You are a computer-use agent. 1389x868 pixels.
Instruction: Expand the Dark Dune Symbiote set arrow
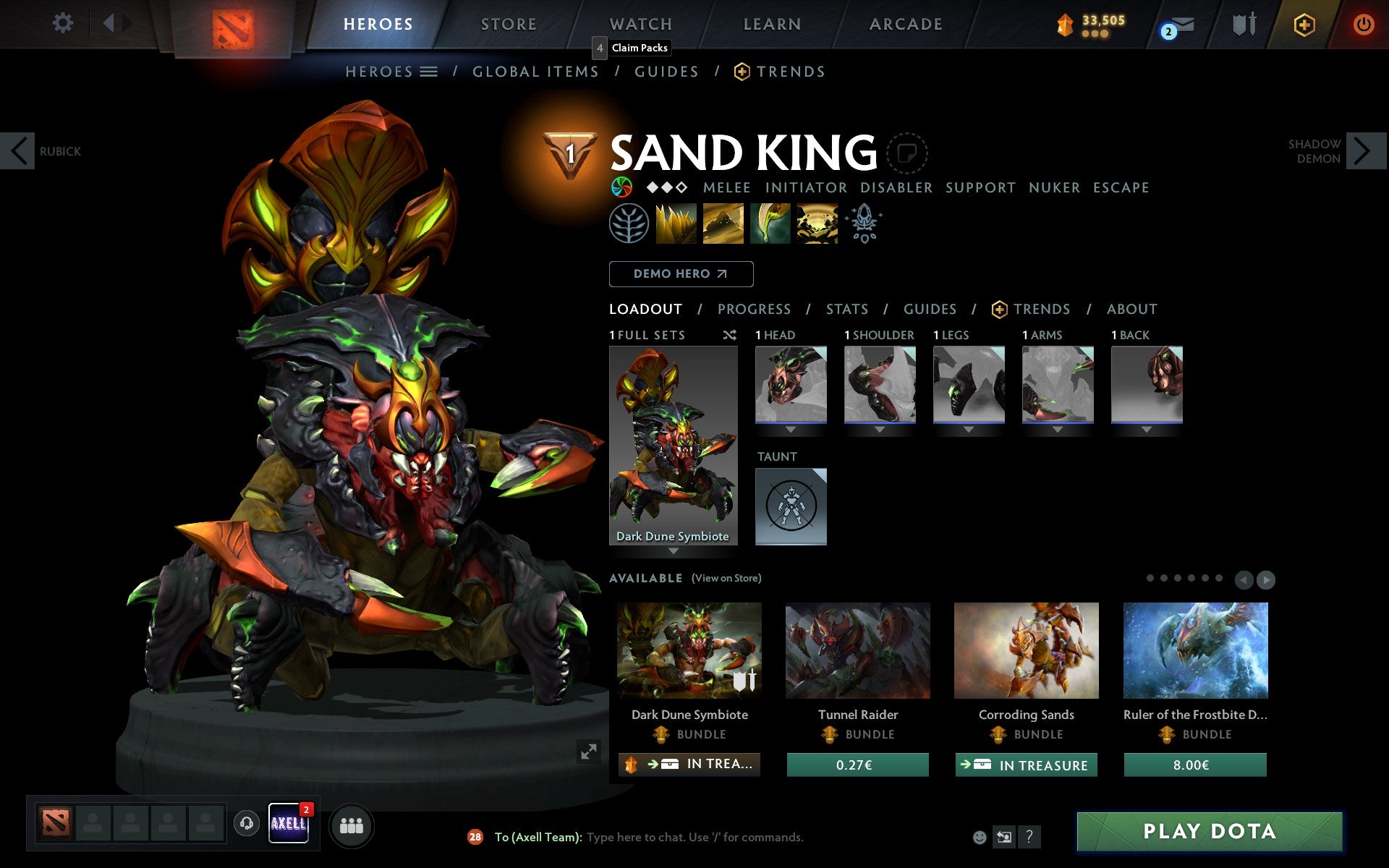(x=673, y=551)
